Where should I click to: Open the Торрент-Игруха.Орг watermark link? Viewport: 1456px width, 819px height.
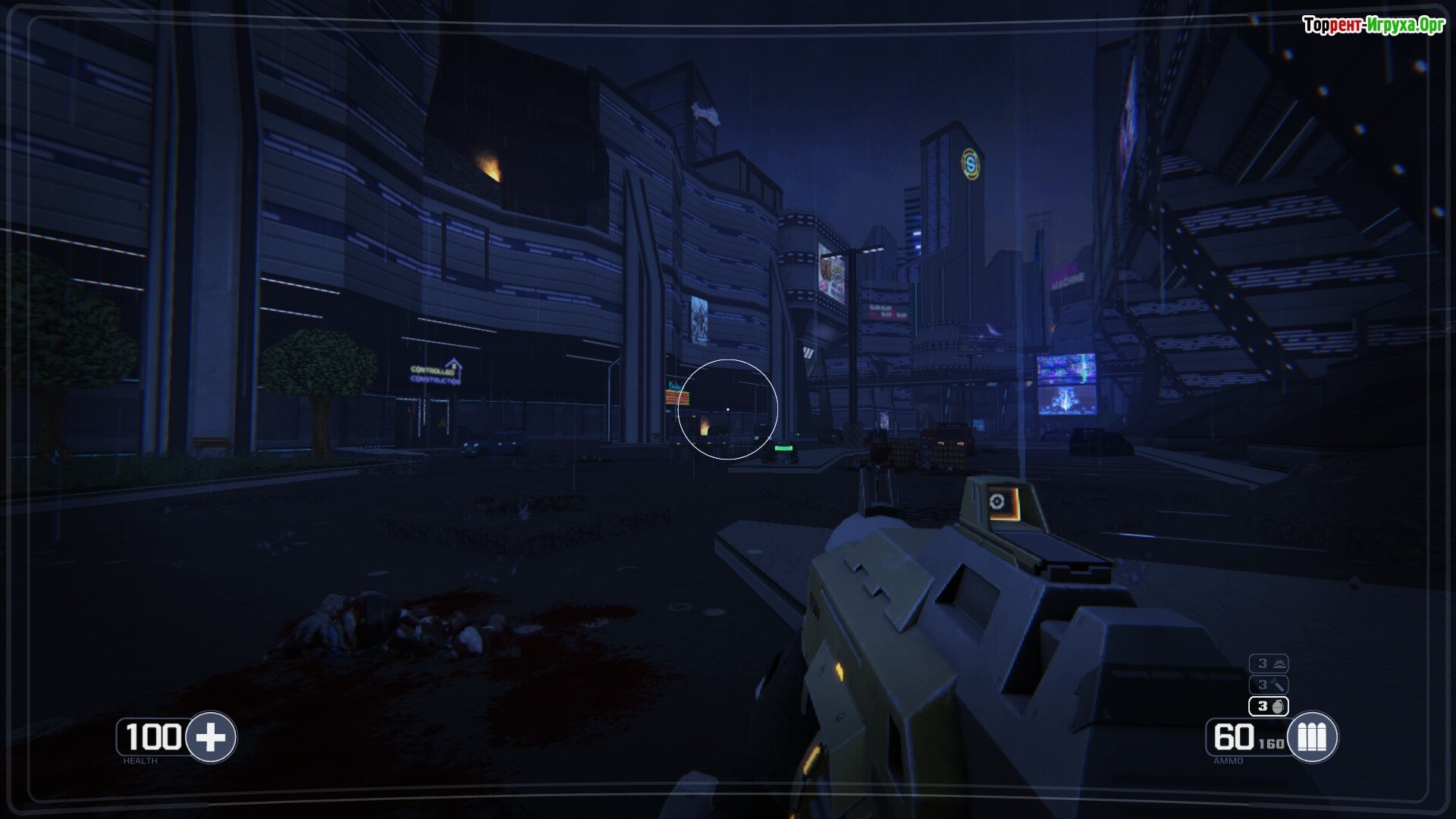1373,25
